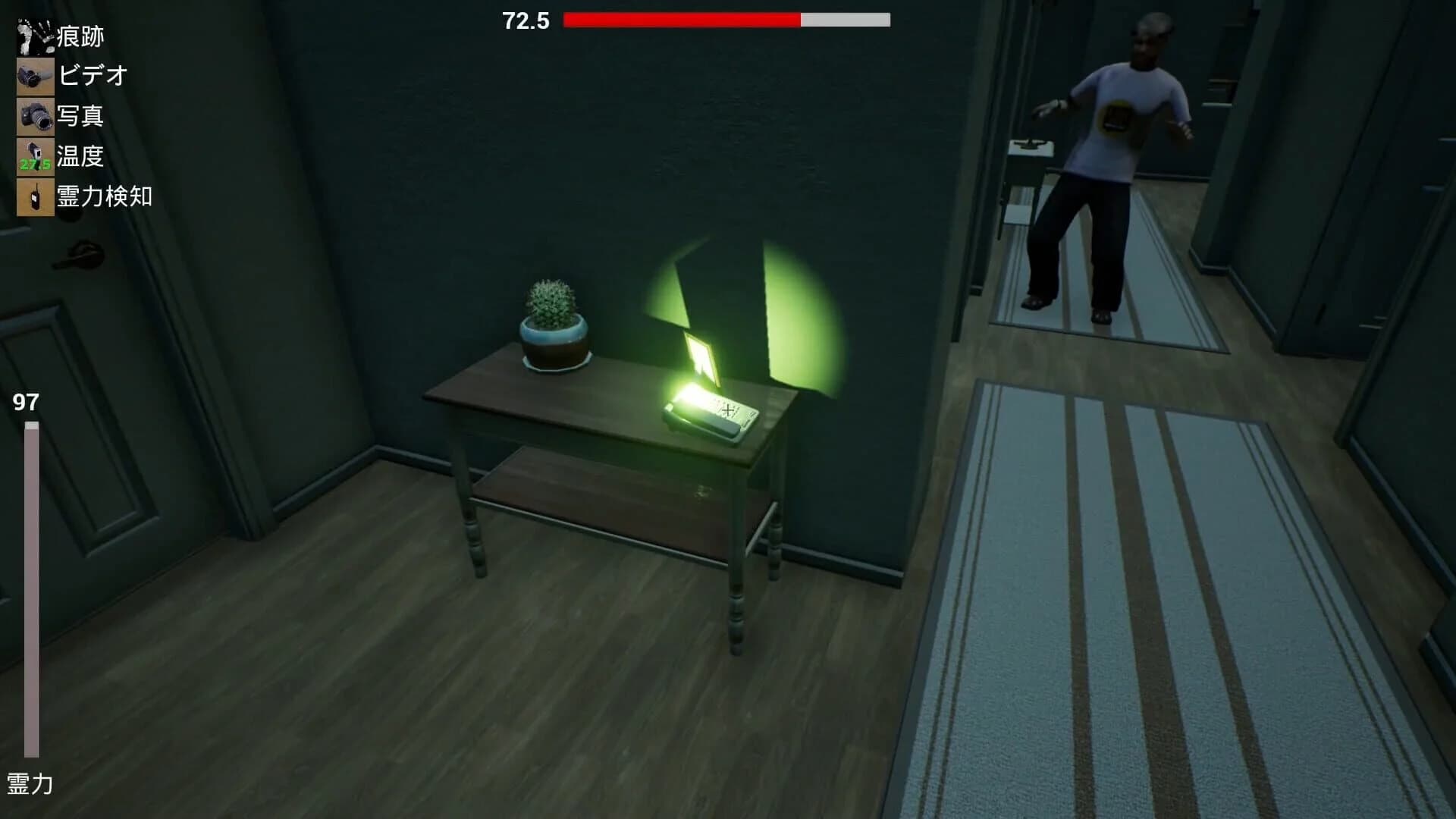Image resolution: width=1456 pixels, height=819 pixels.
Task: Select the 温度 (thermometer) icon showing 27.5
Action: click(x=35, y=157)
